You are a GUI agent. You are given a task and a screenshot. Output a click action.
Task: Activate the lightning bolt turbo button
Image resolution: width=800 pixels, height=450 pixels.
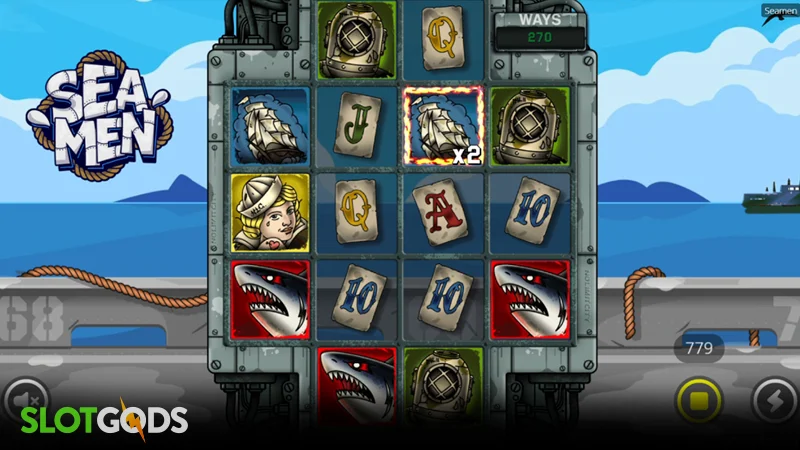point(774,401)
